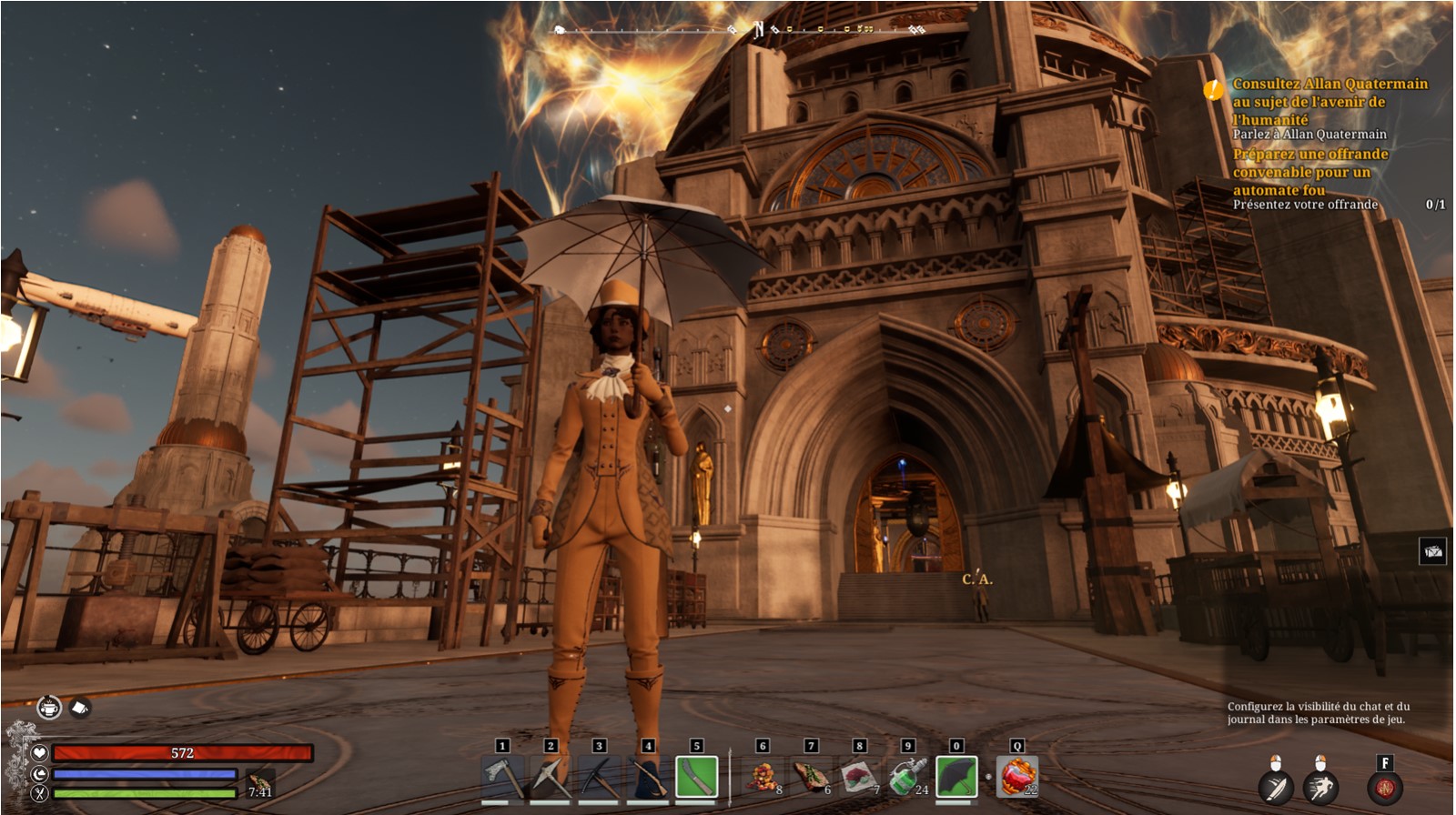Select the mad automaton offering objective
Viewport: 1456px width, 815px height.
pyautogui.click(x=1309, y=172)
